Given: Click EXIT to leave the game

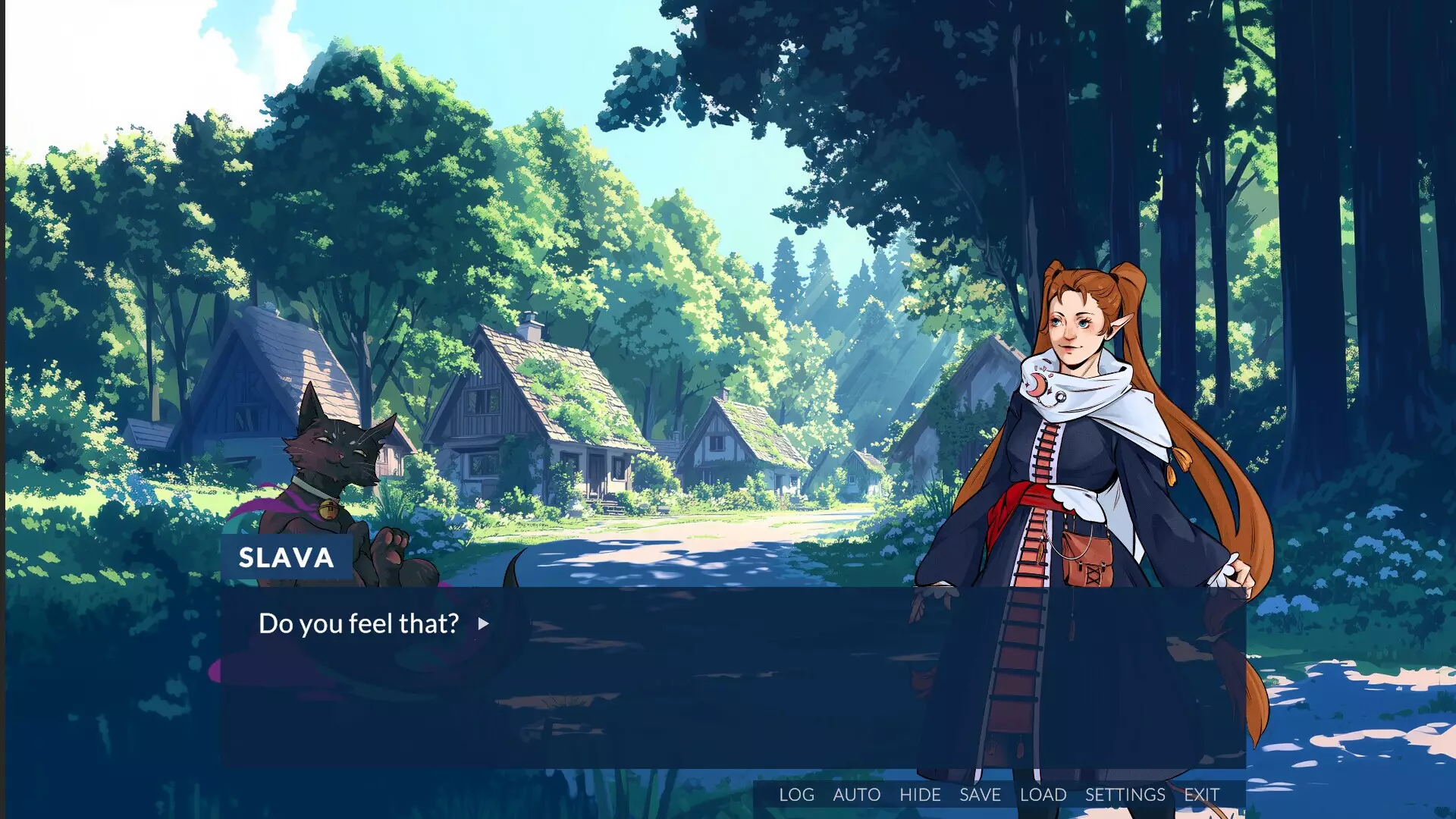Looking at the screenshot, I should 1201,795.
